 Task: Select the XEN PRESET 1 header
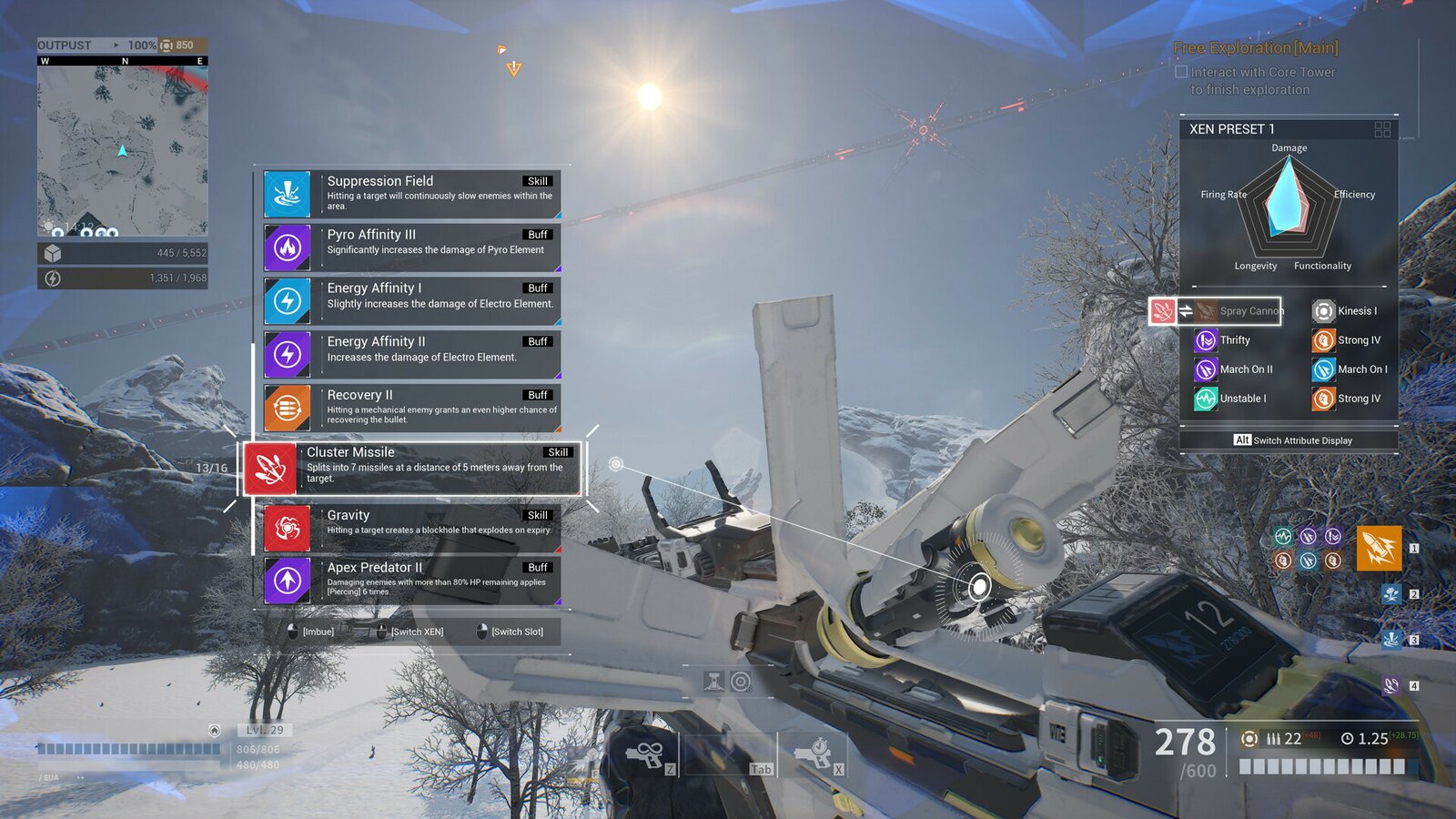pos(1231,129)
